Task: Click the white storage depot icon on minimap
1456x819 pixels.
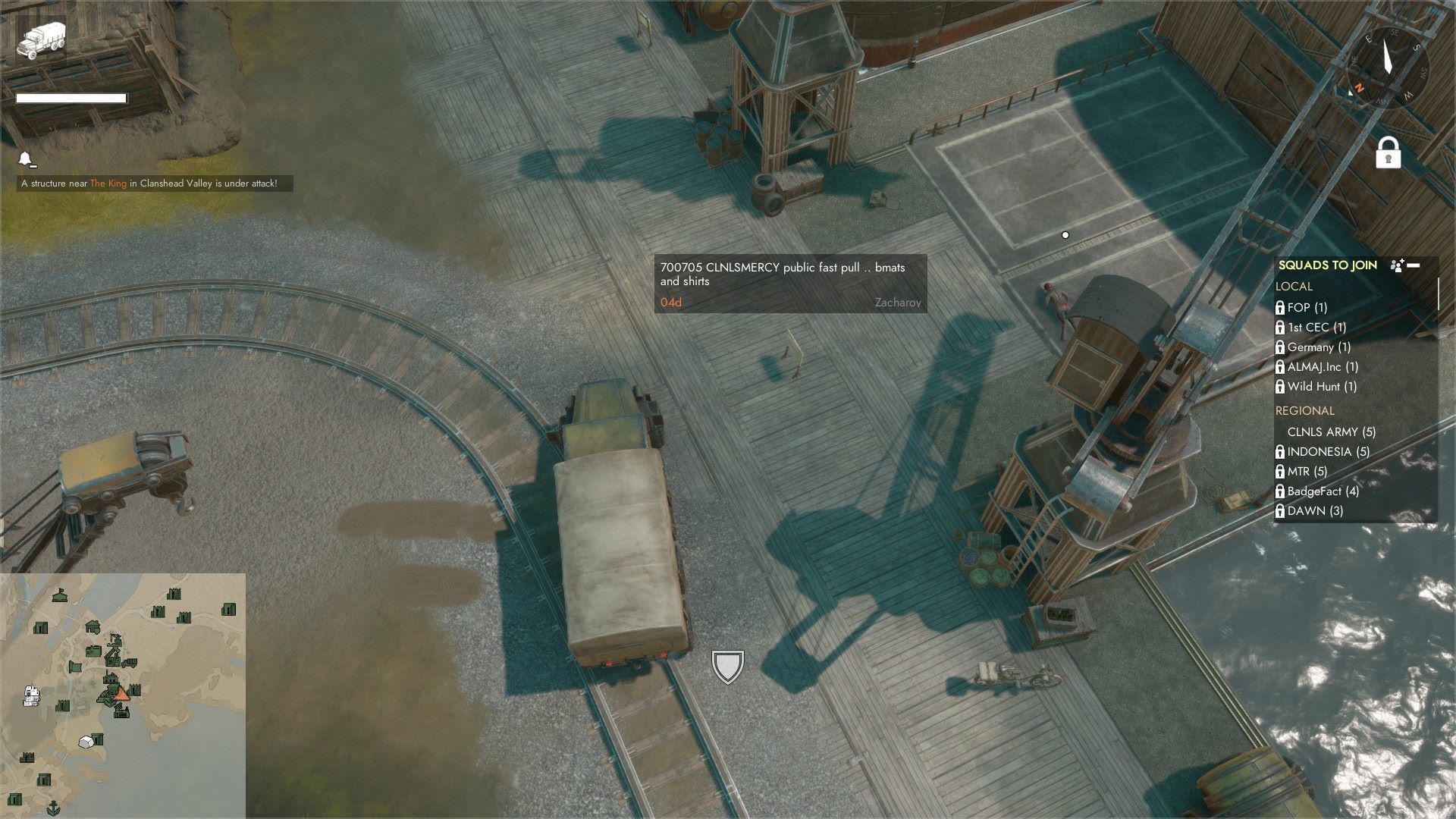Action: point(86,742)
